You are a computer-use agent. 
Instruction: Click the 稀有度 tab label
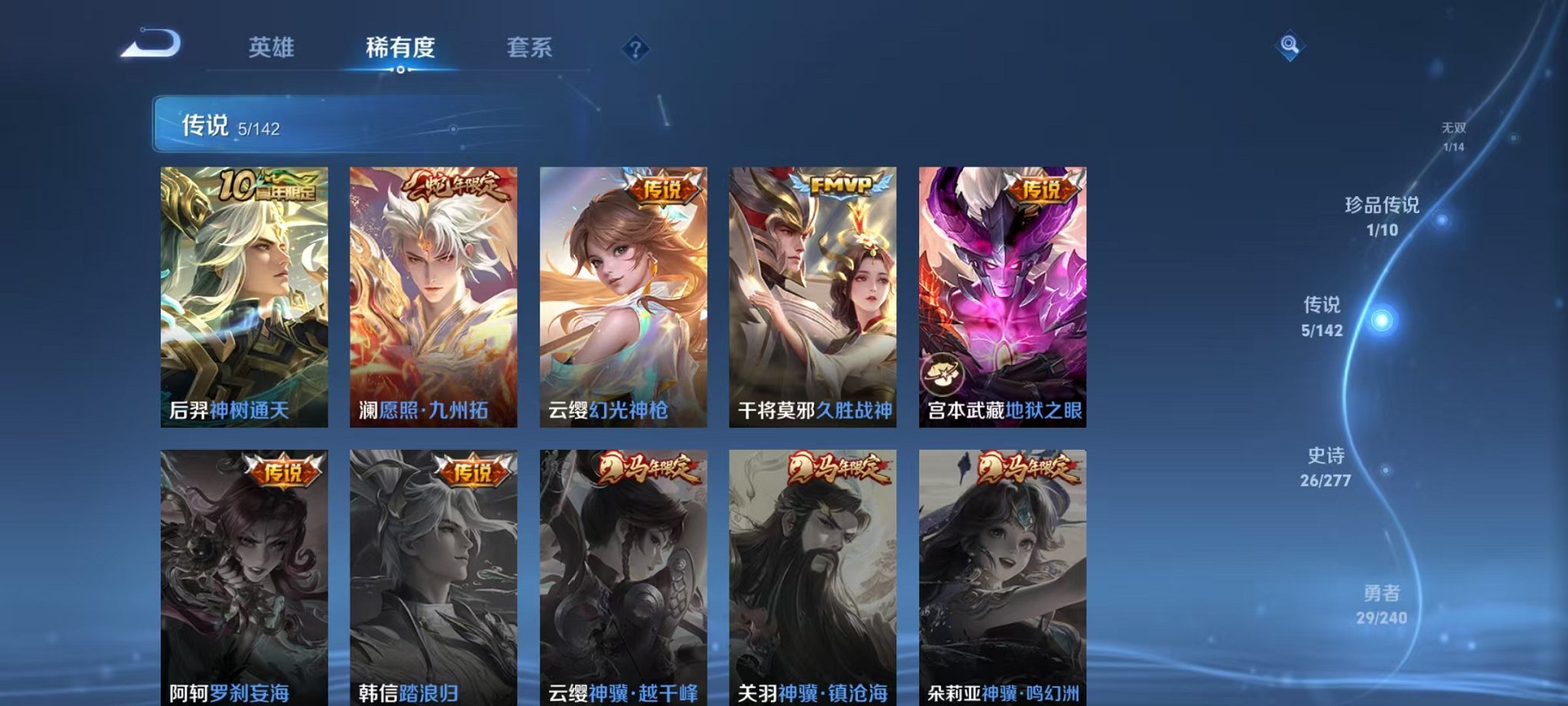click(400, 48)
